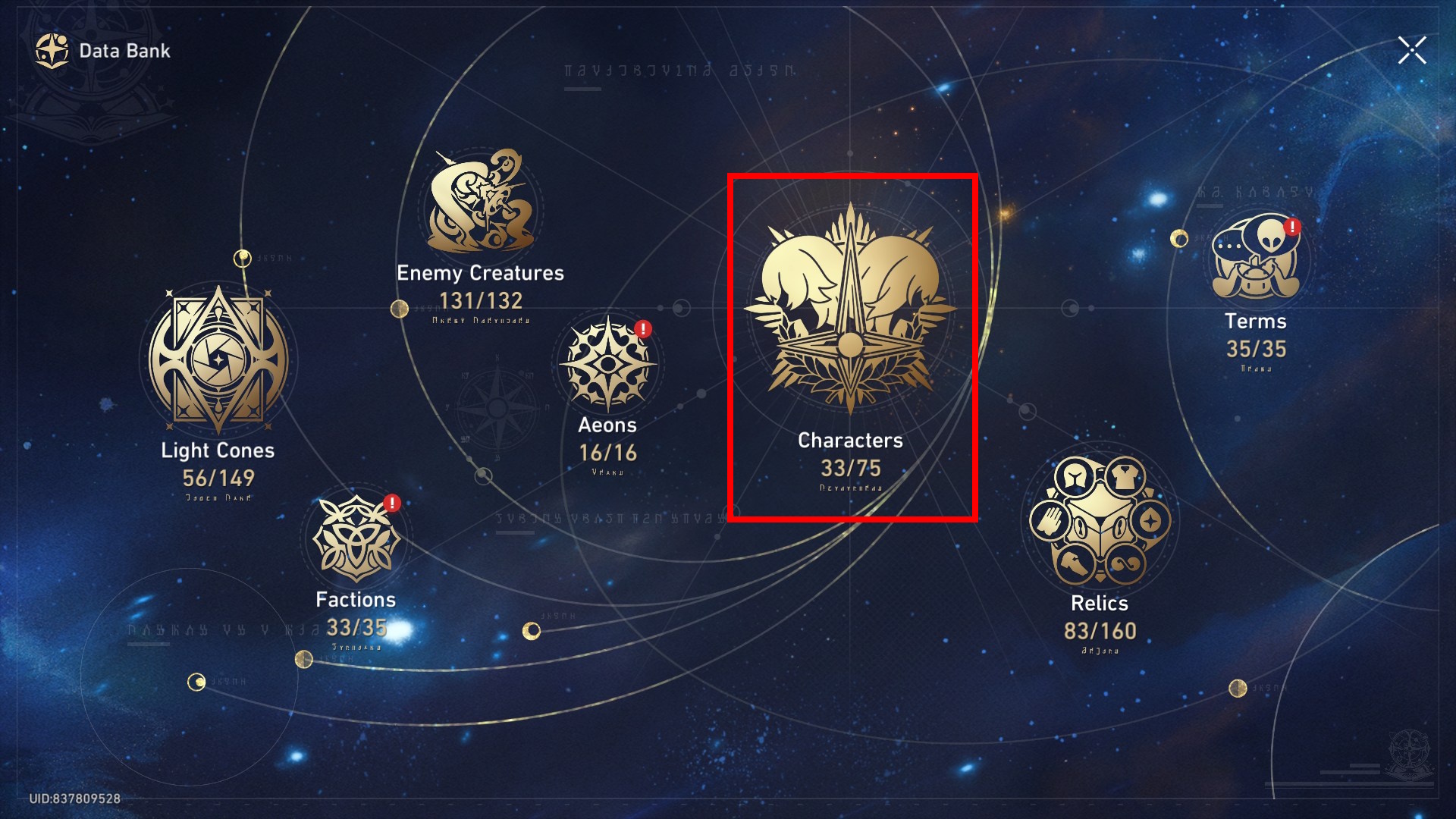Select the Characters 33/75 progress label

pyautogui.click(x=849, y=469)
